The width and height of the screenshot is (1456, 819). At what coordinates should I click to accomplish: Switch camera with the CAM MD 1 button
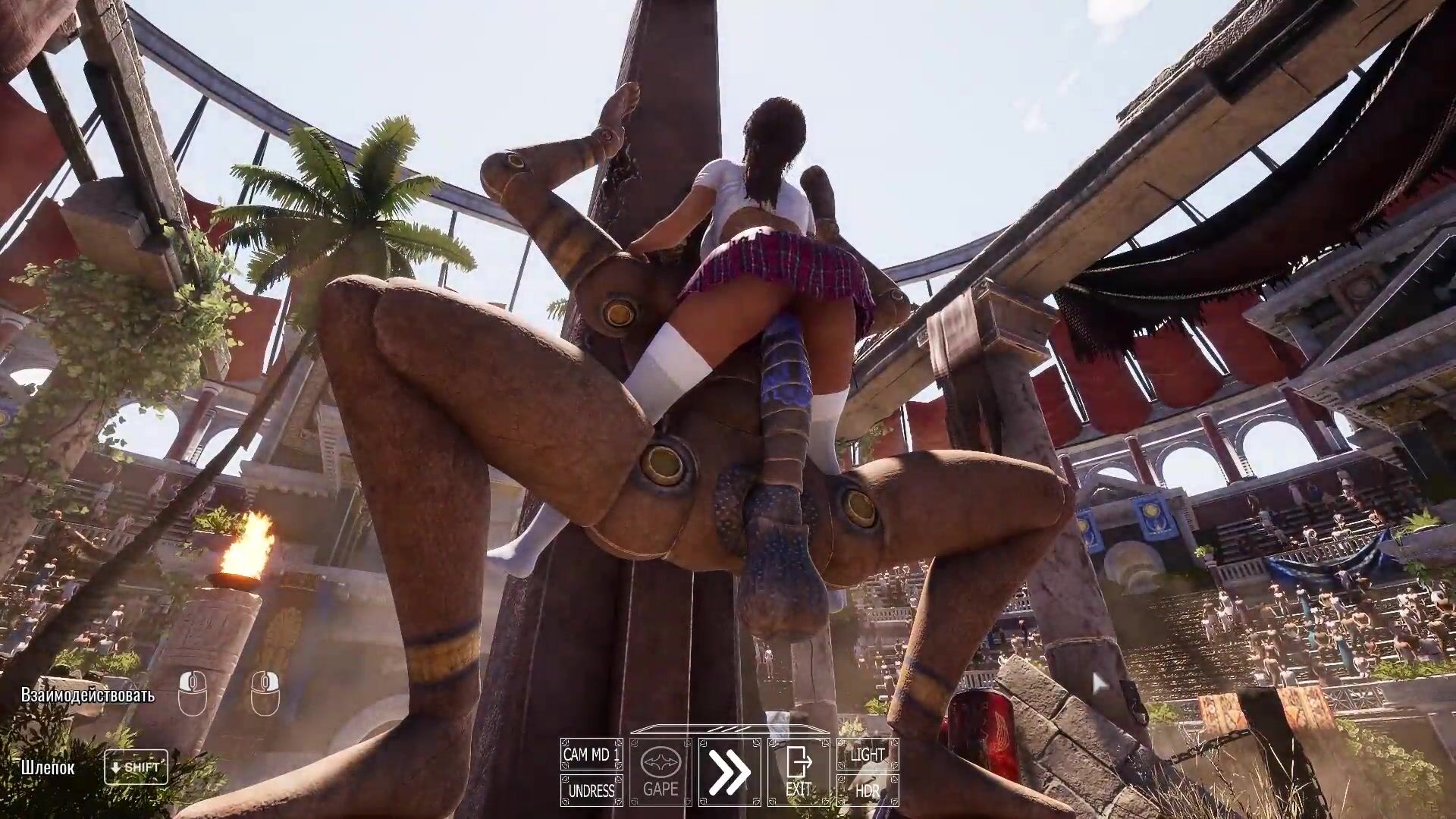pos(591,755)
